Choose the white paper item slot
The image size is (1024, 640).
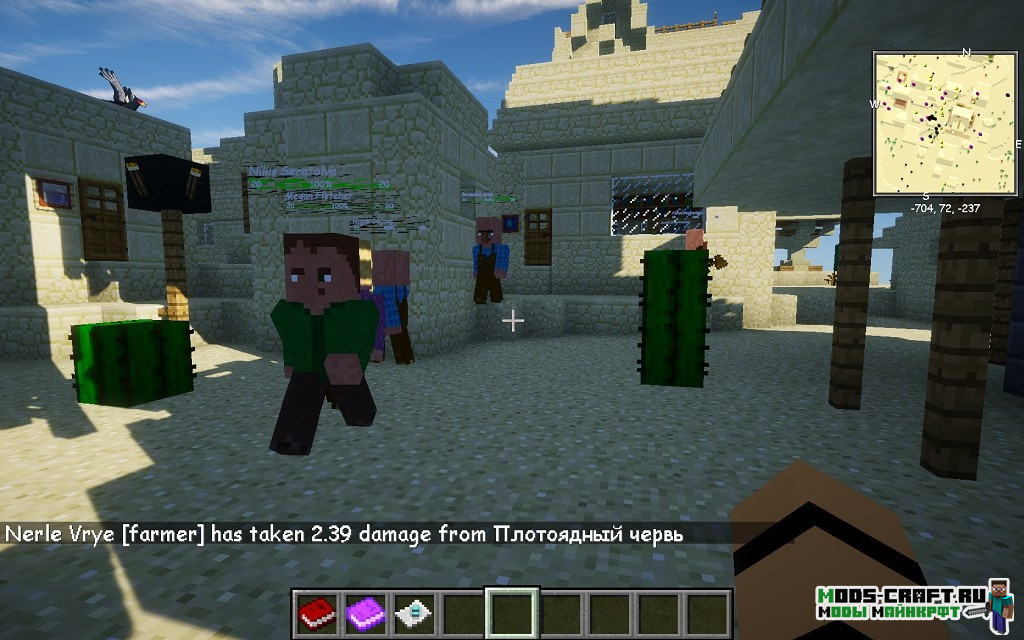coord(413,612)
